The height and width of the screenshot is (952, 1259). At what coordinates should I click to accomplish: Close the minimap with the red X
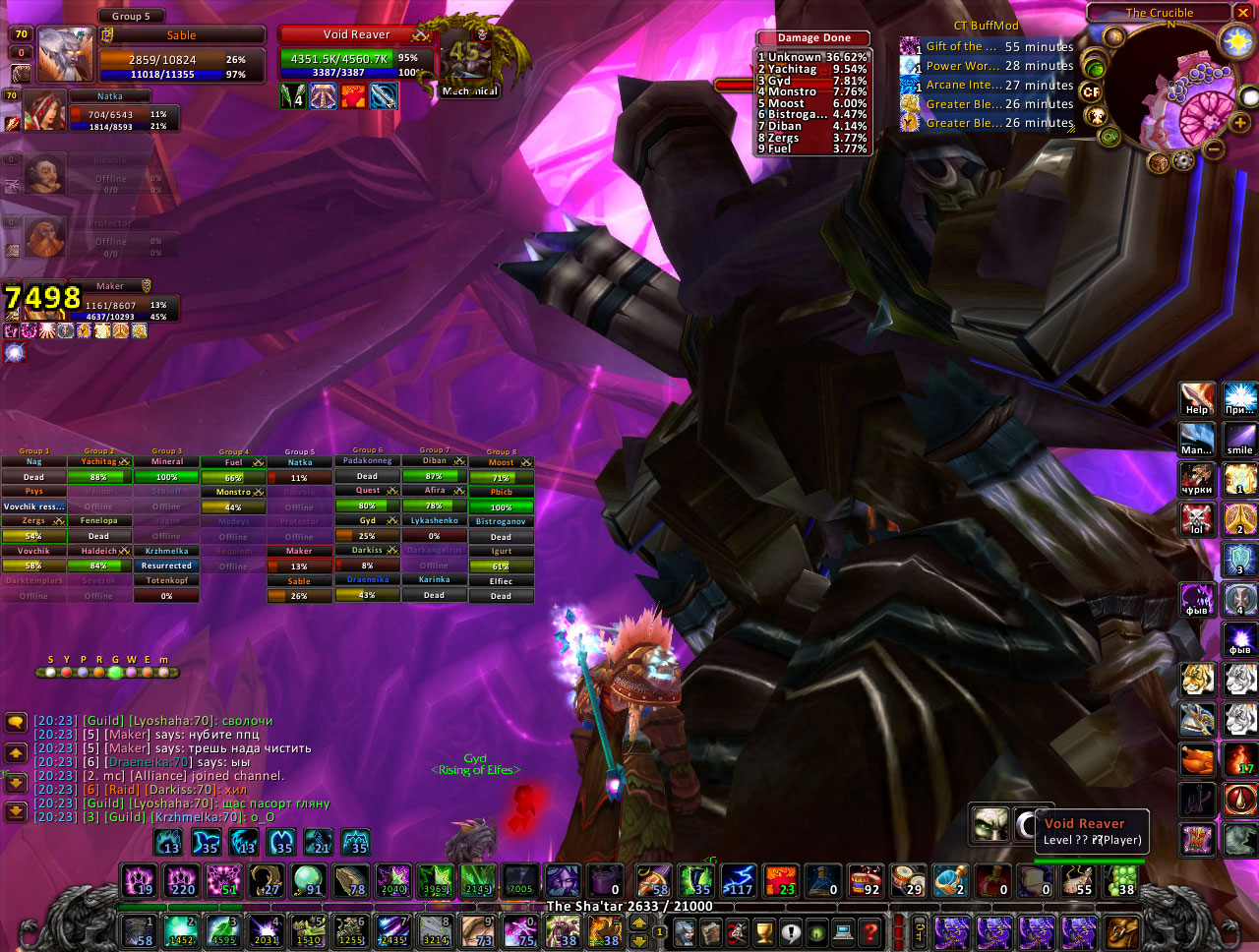[1244, 13]
